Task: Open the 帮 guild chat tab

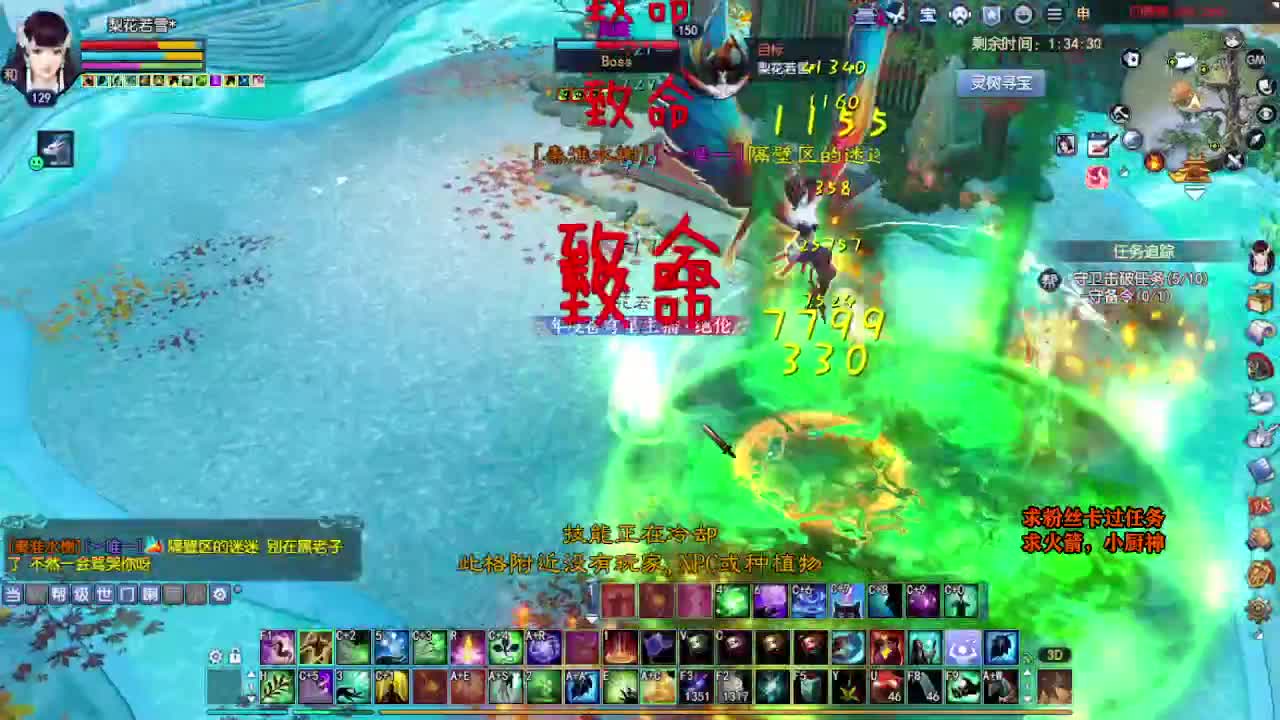Action: (x=58, y=593)
